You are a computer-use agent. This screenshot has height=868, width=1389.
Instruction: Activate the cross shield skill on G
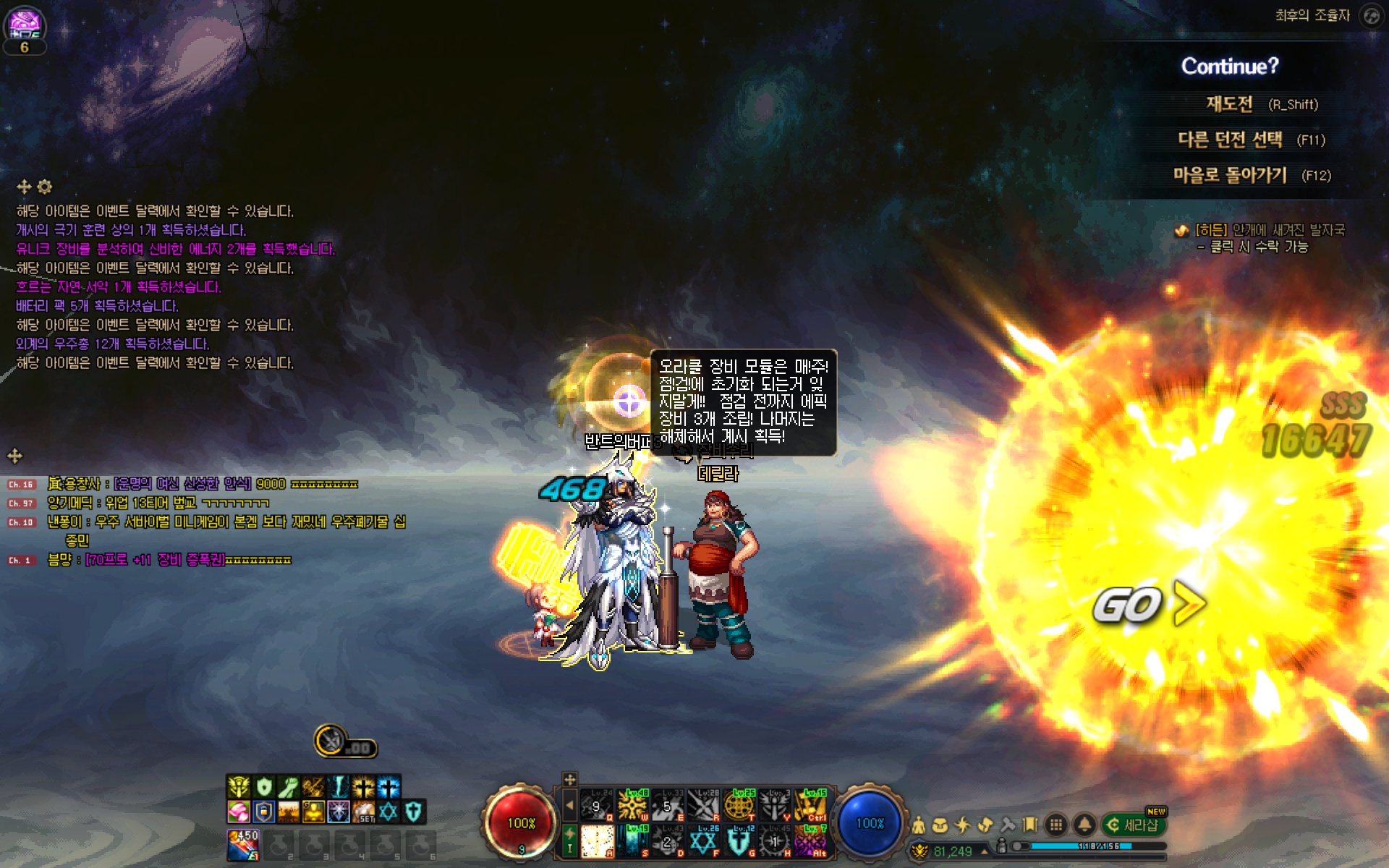pyautogui.click(x=738, y=841)
